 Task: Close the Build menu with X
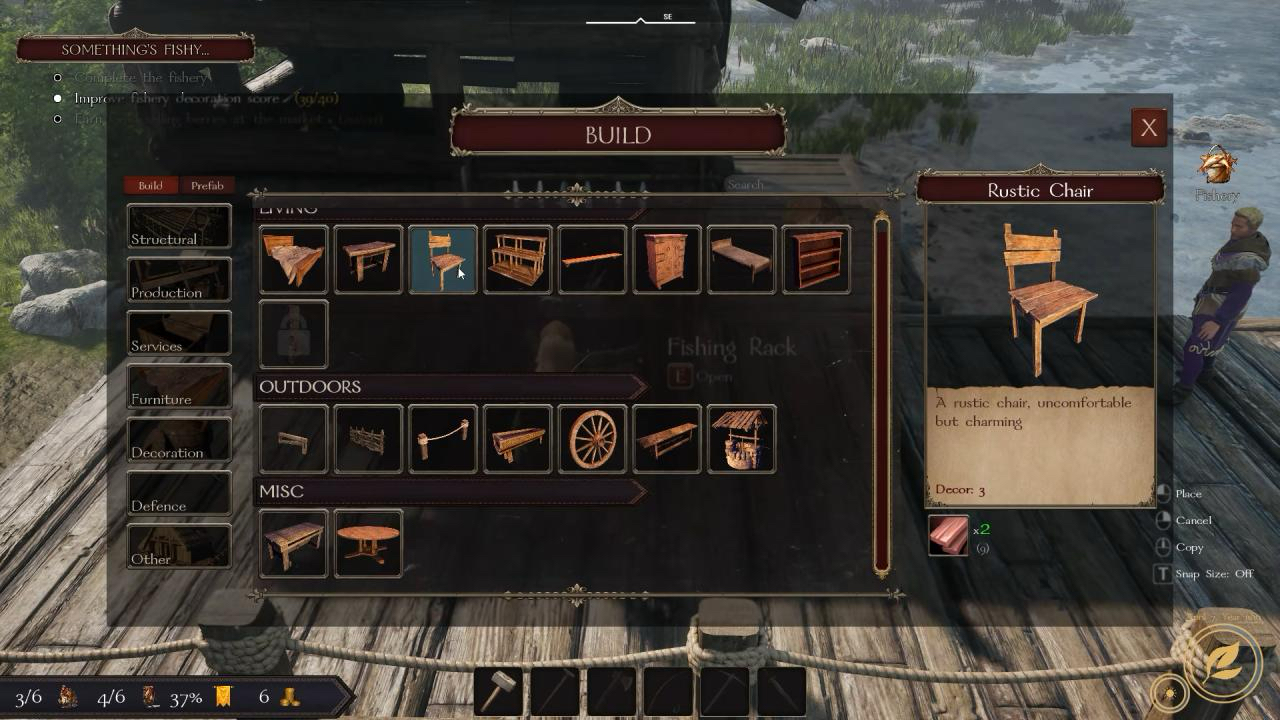click(1149, 128)
